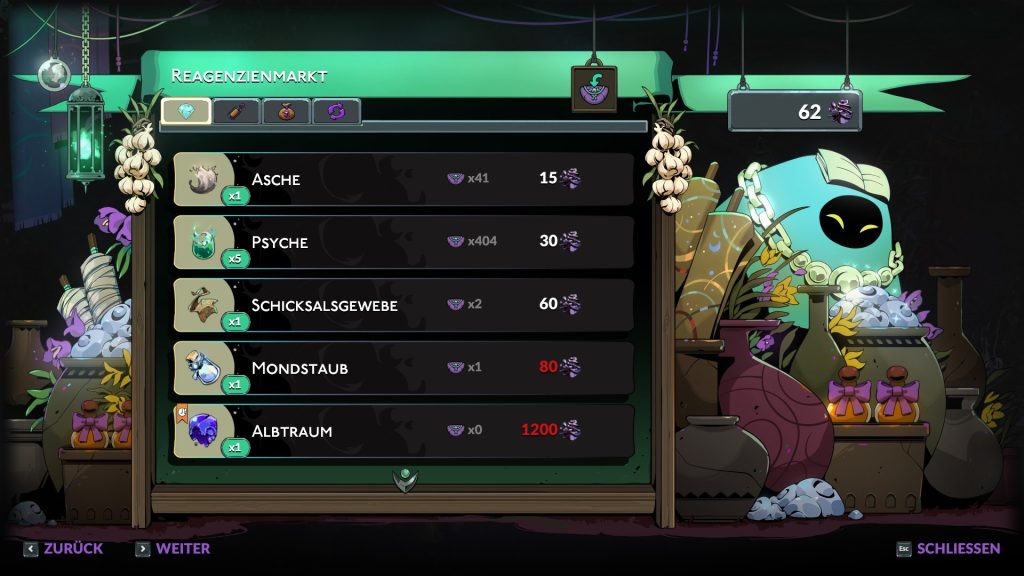Screen dimensions: 1024x576
Task: Purchase the Psyche x5 offer
Action: point(403,242)
